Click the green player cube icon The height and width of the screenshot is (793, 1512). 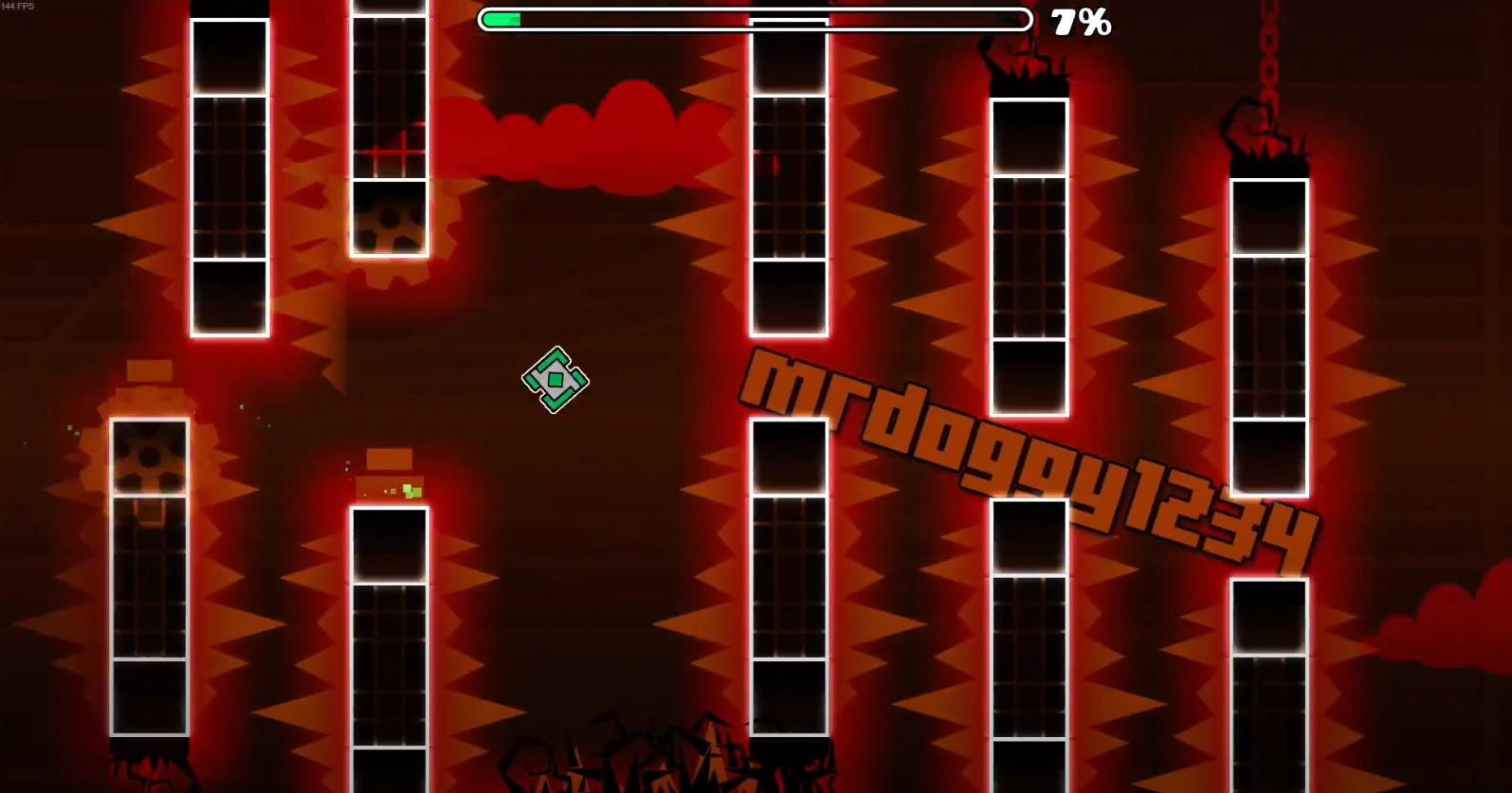pyautogui.click(x=555, y=380)
